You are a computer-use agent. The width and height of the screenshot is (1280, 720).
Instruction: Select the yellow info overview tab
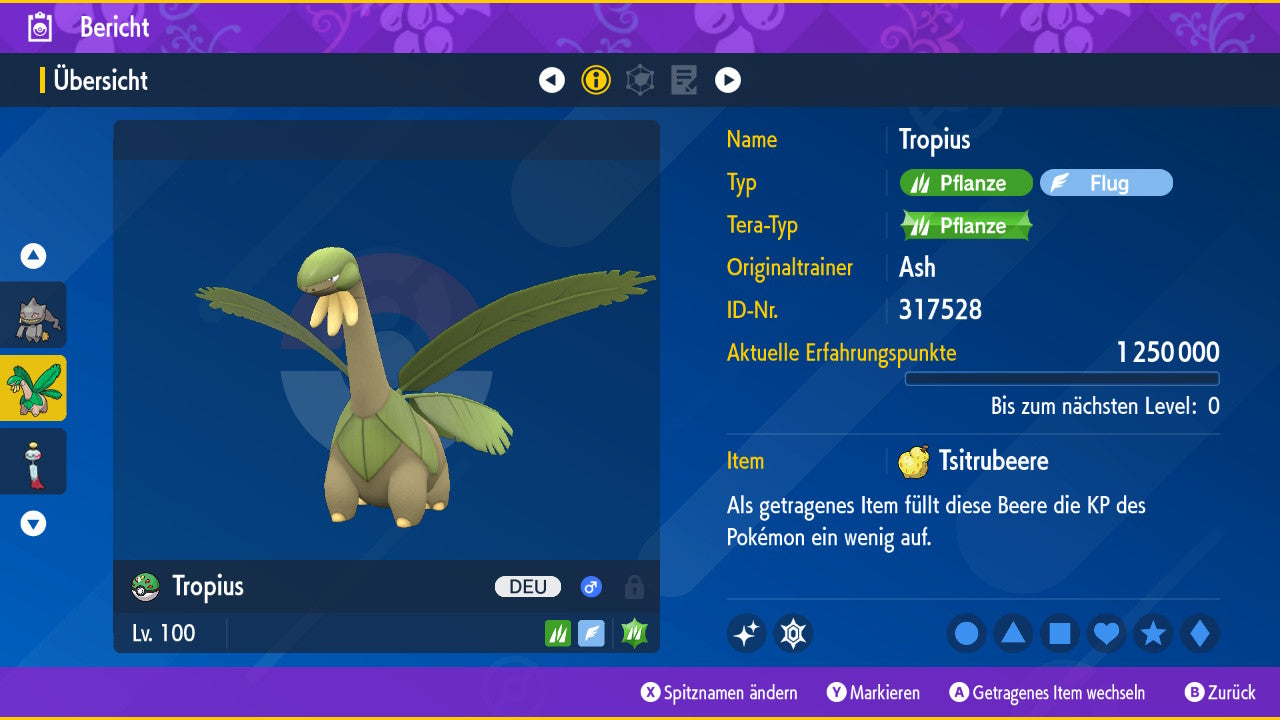click(x=596, y=80)
